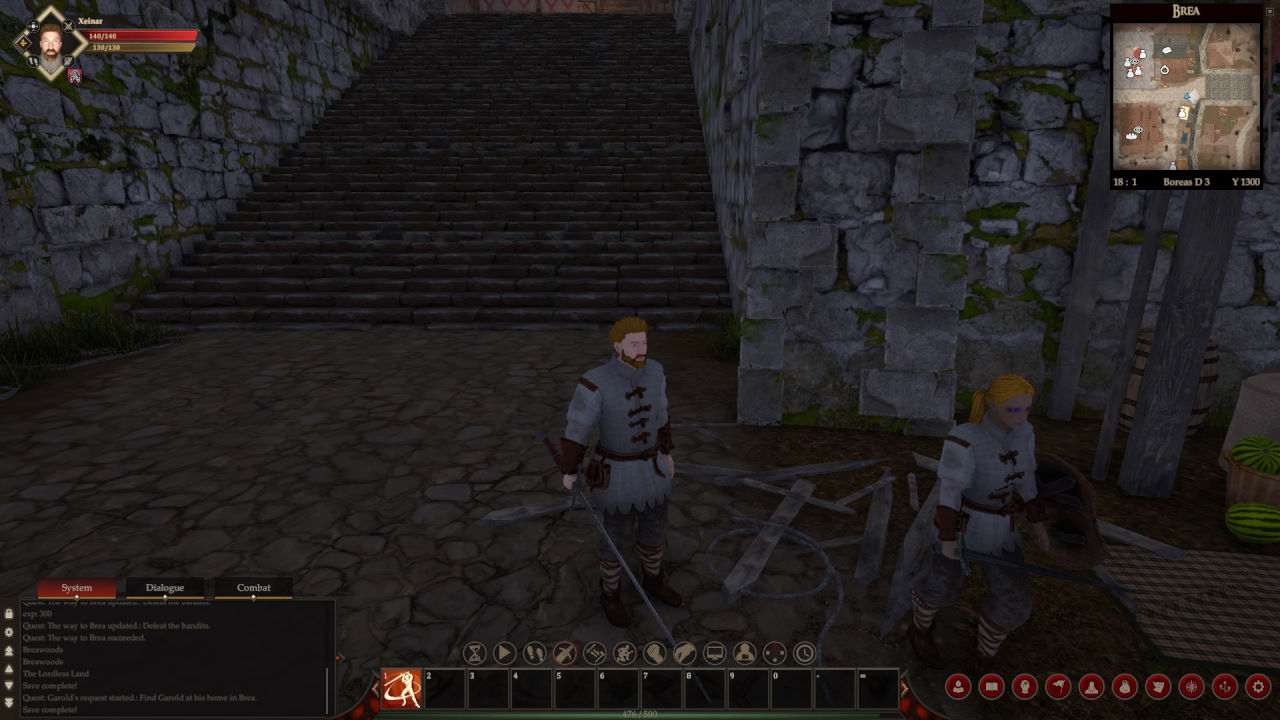Open the clock time icon
Screen dimensions: 1280x720
point(805,654)
